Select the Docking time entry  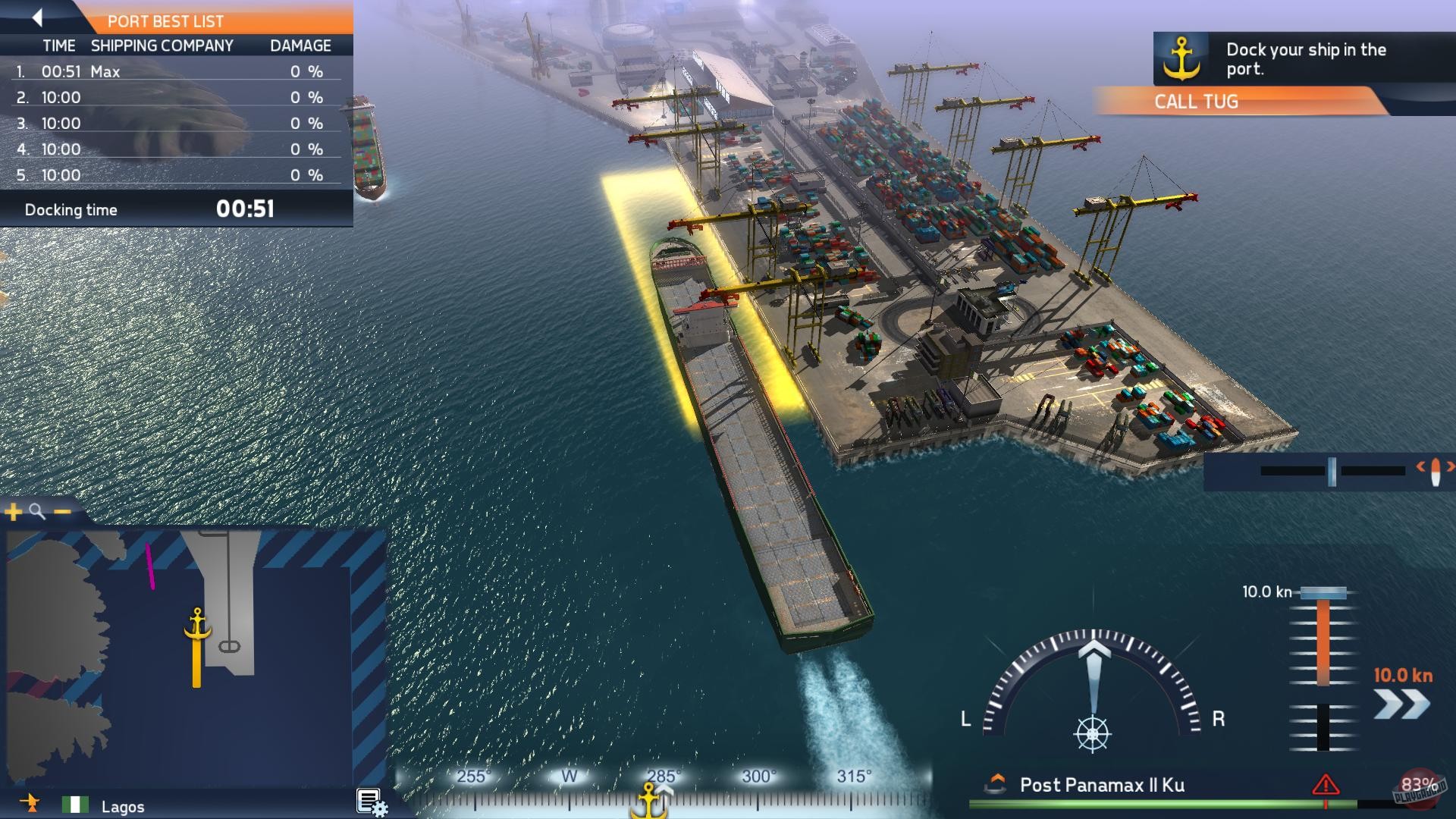[x=72, y=209]
